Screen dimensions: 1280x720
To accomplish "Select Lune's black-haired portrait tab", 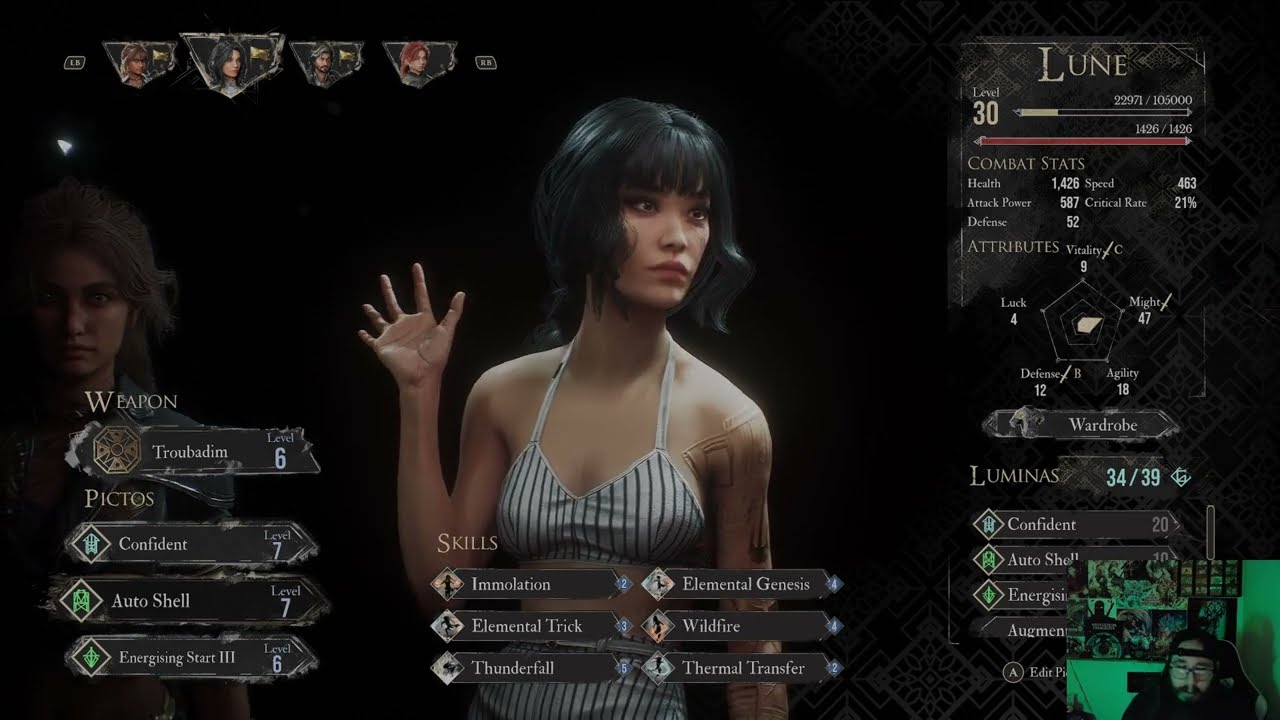I will [x=232, y=63].
